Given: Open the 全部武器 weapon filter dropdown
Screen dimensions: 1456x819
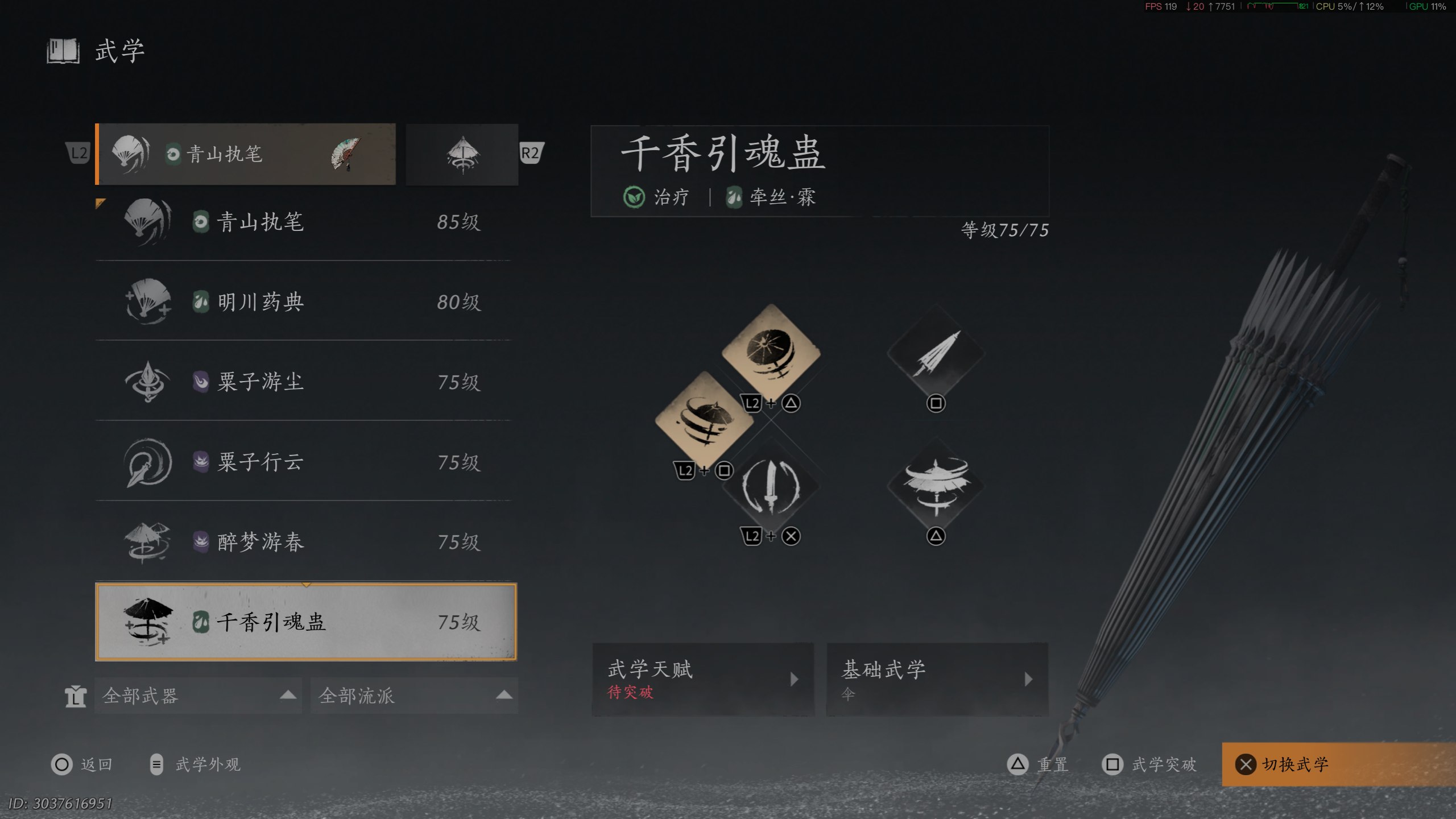Looking at the screenshot, I should (199, 695).
